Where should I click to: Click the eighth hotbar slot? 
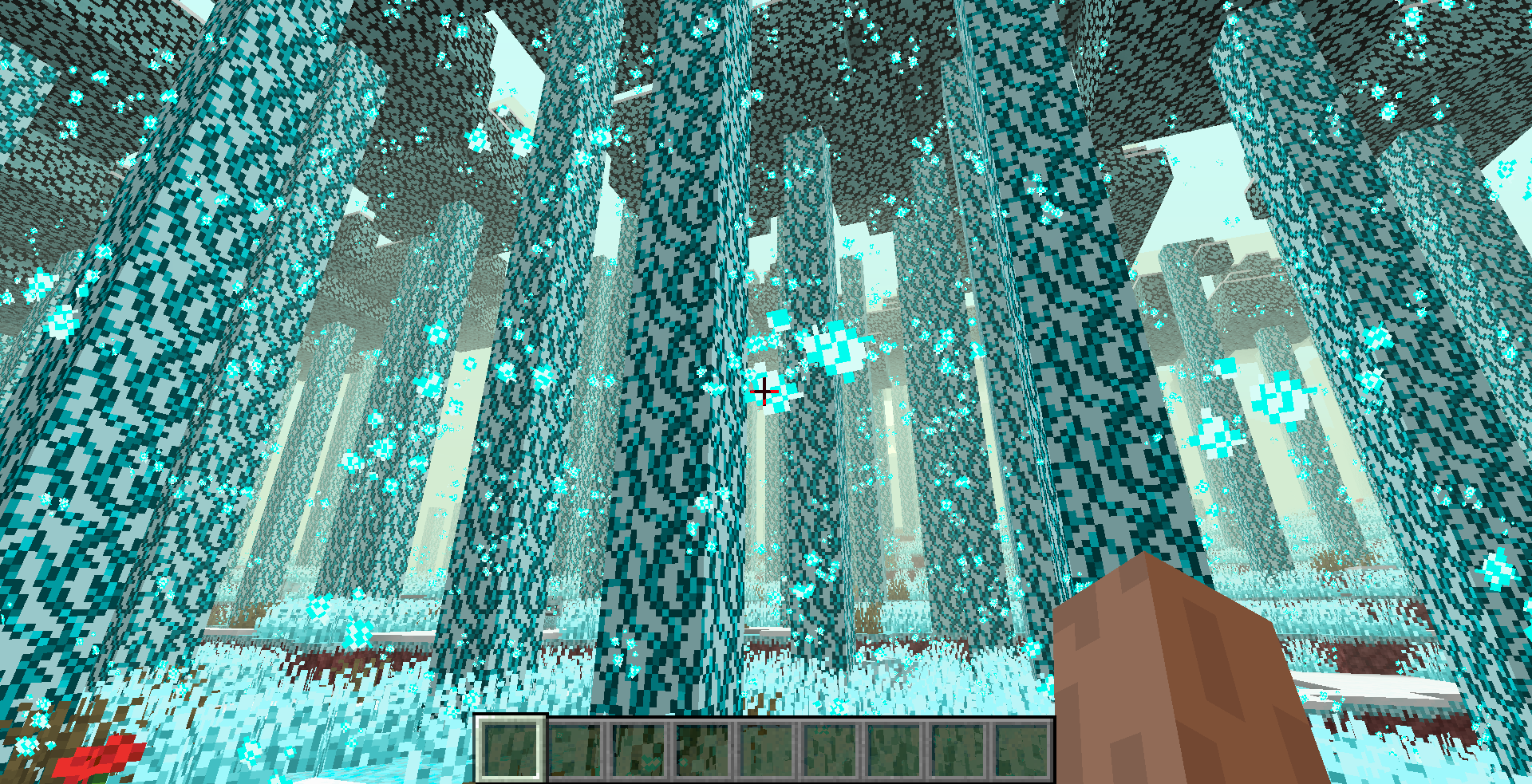pyautogui.click(x=958, y=750)
